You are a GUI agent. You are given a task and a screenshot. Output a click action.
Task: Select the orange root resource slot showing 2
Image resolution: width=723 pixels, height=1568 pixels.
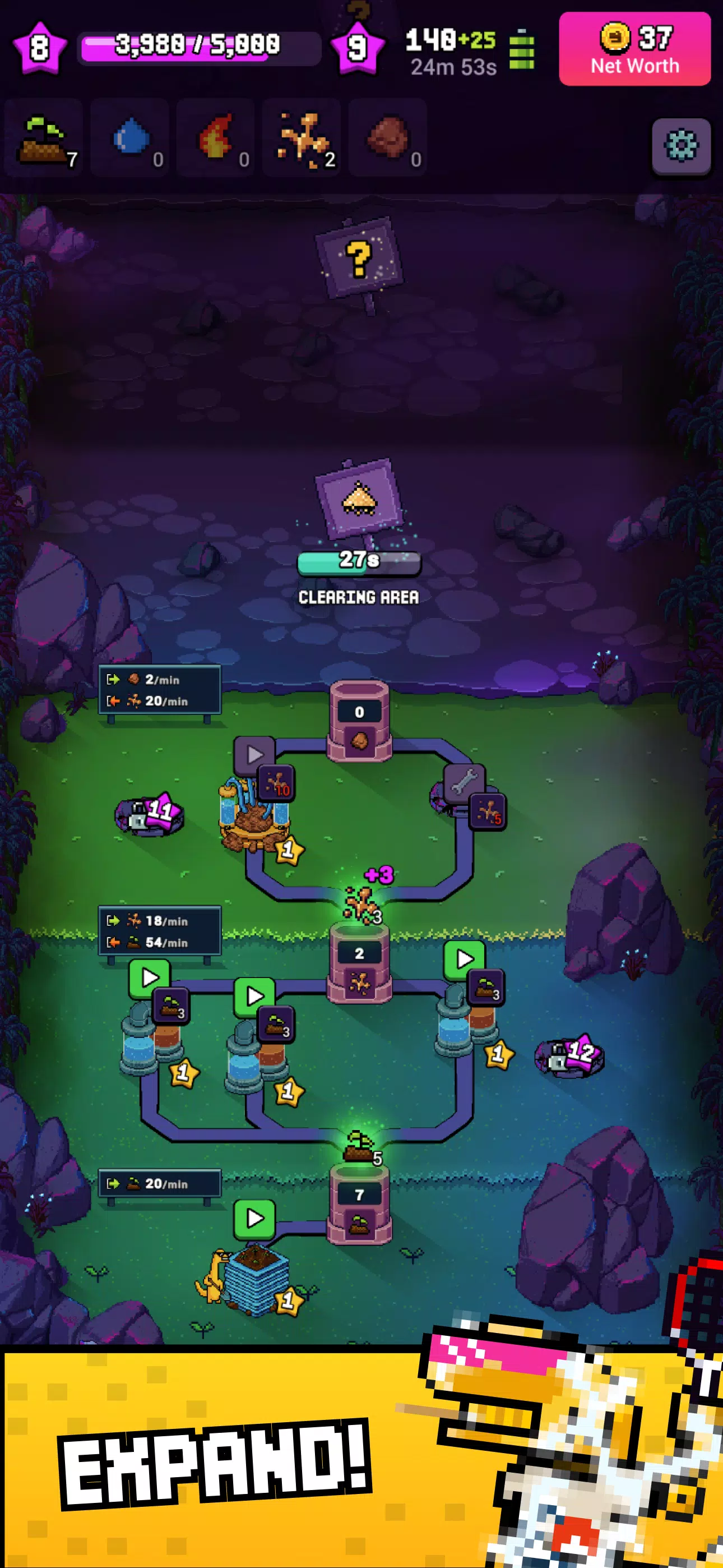pos(302,139)
